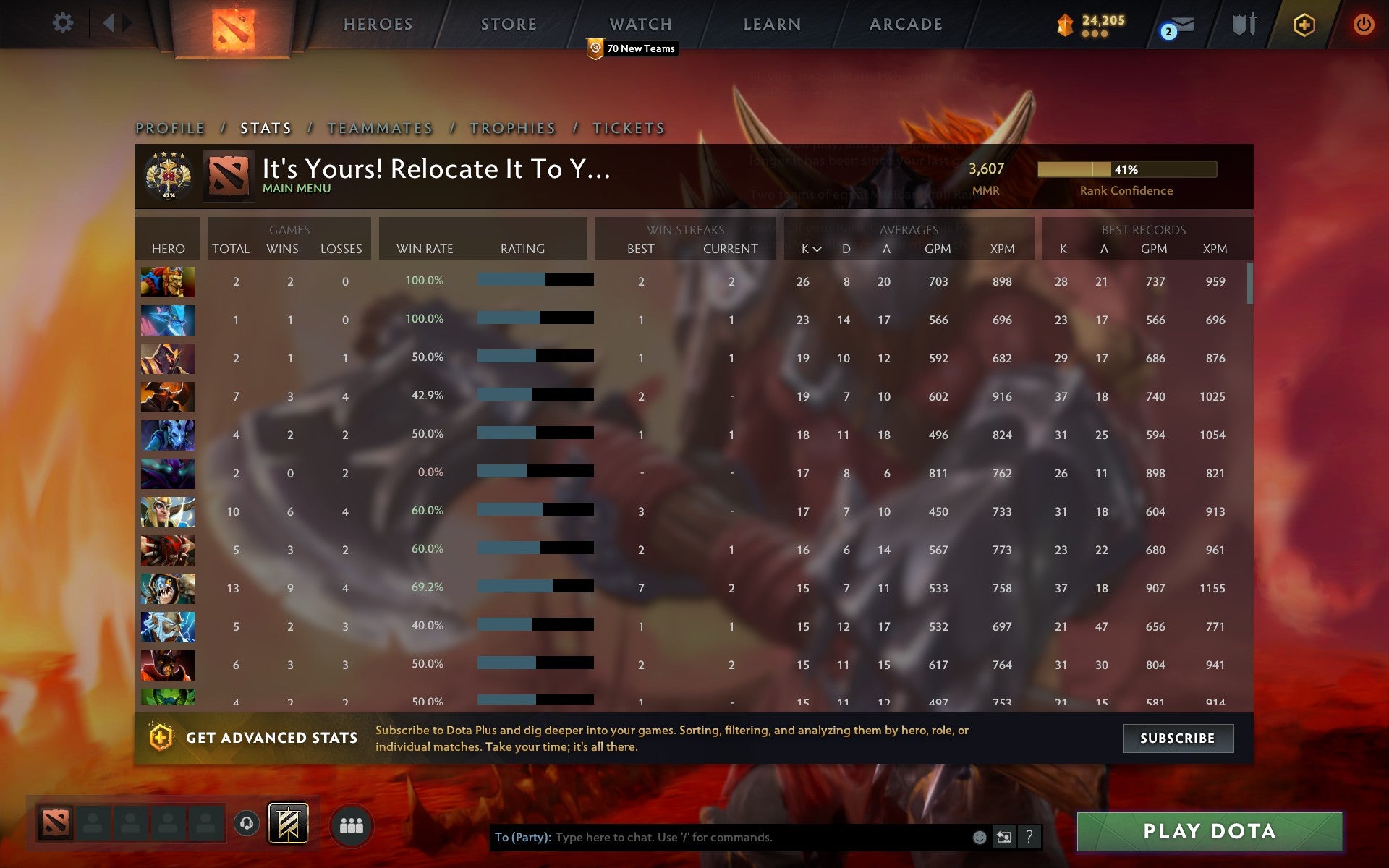Open the settings gear
This screenshot has height=868, width=1389.
point(64,23)
